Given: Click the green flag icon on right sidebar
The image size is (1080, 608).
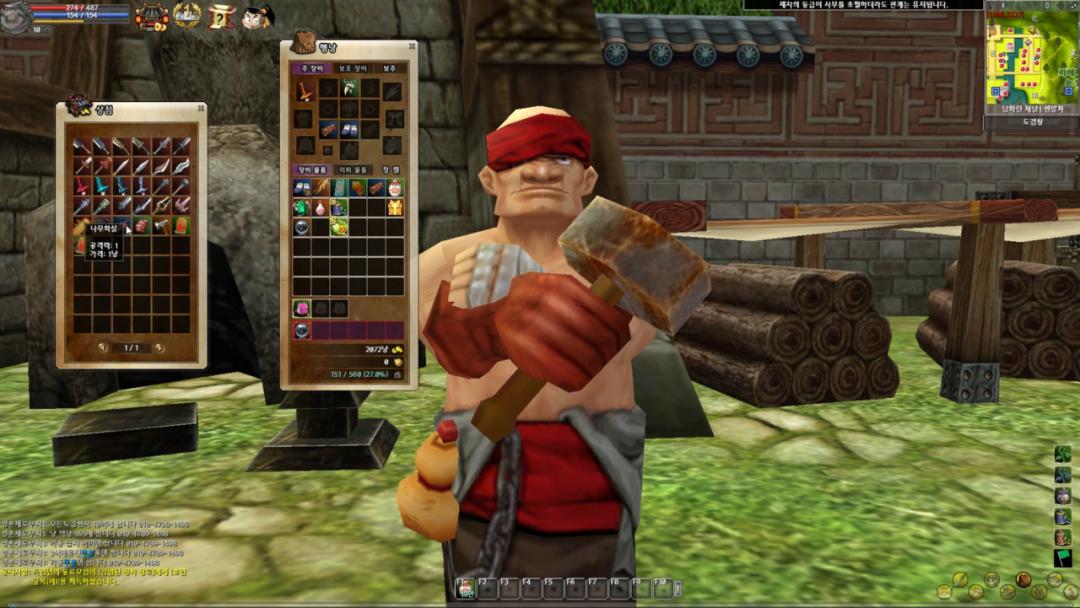Looking at the screenshot, I should (1062, 558).
